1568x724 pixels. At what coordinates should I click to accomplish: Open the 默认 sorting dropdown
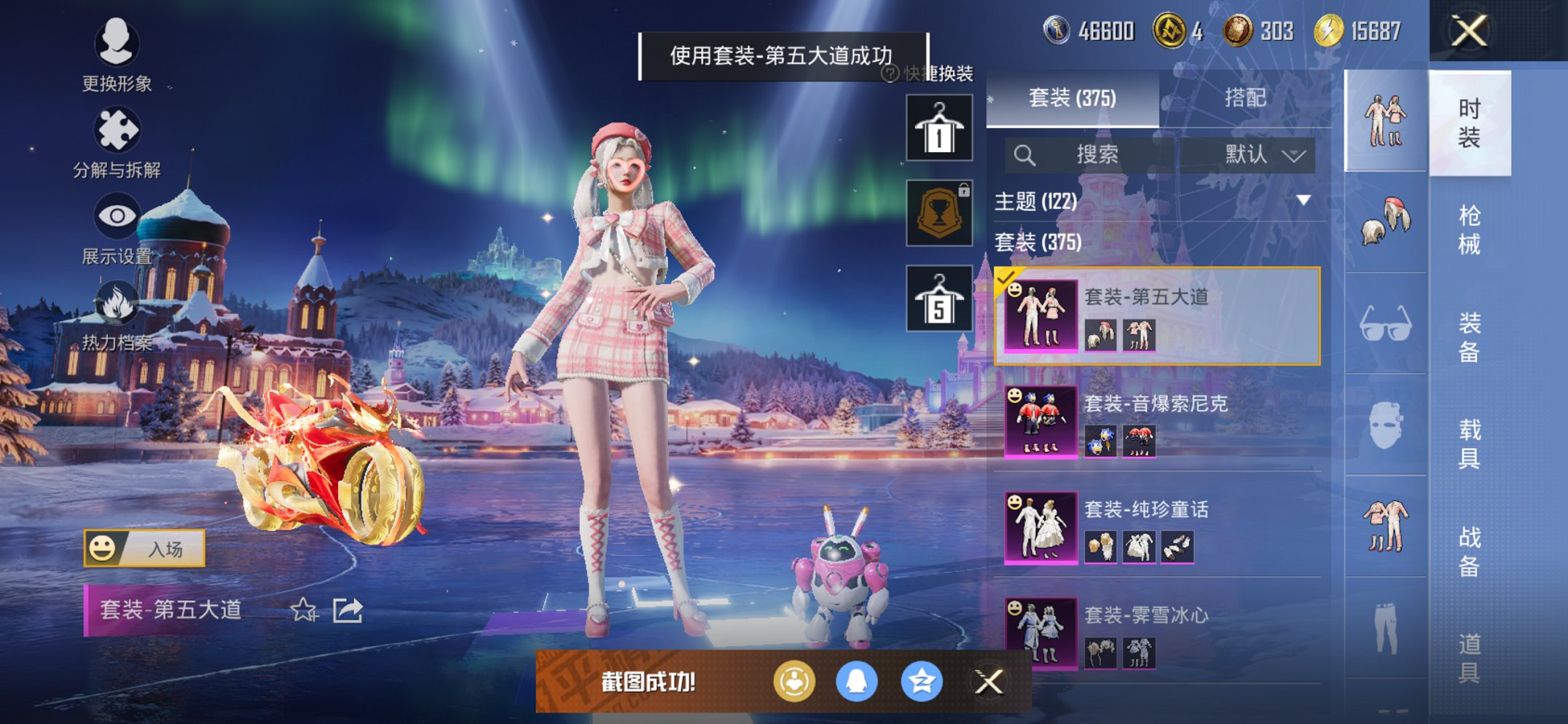coord(1253,155)
